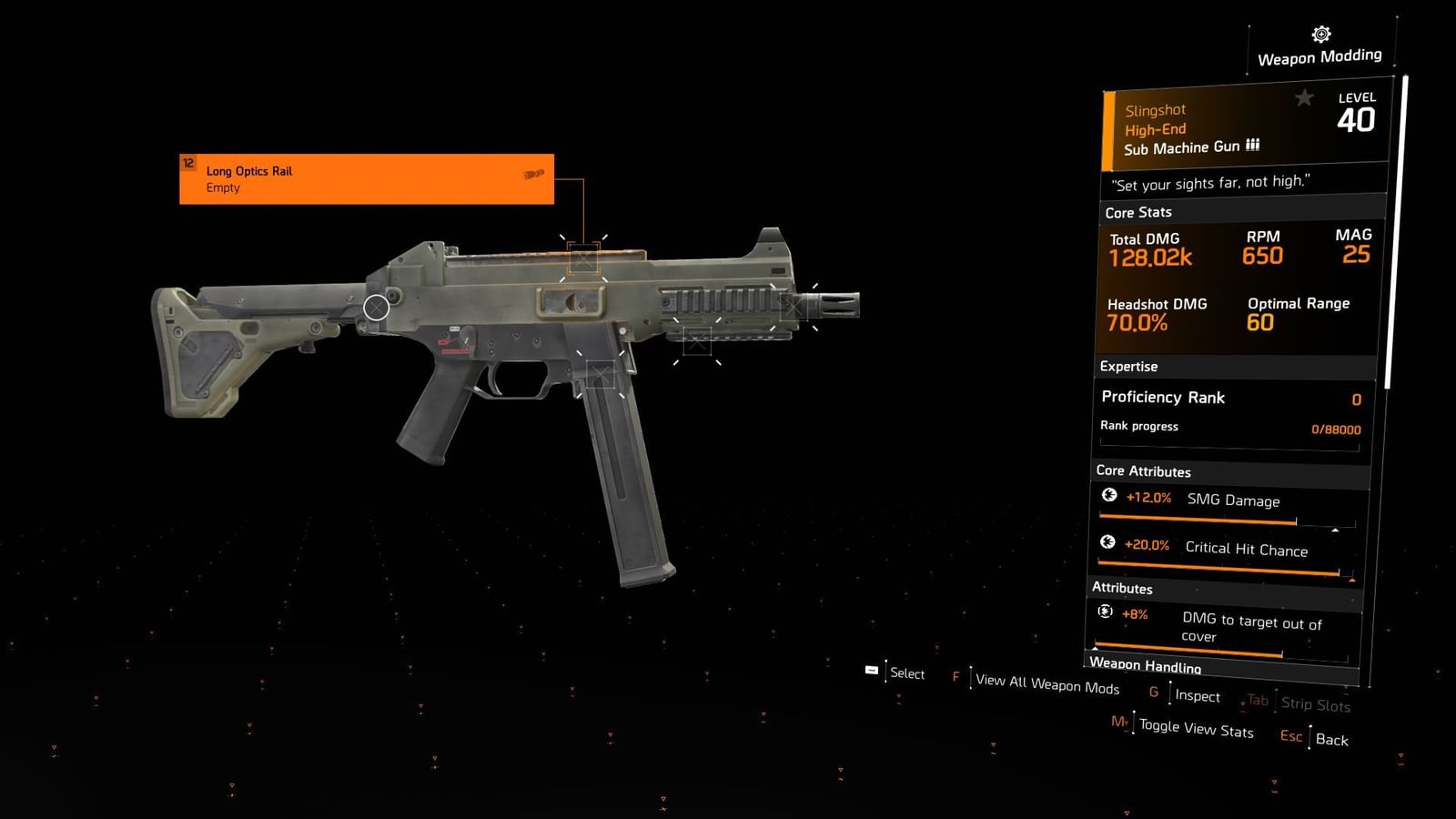The width and height of the screenshot is (1456, 819).
Task: Expand the Weapon Handling section
Action: [1146, 666]
